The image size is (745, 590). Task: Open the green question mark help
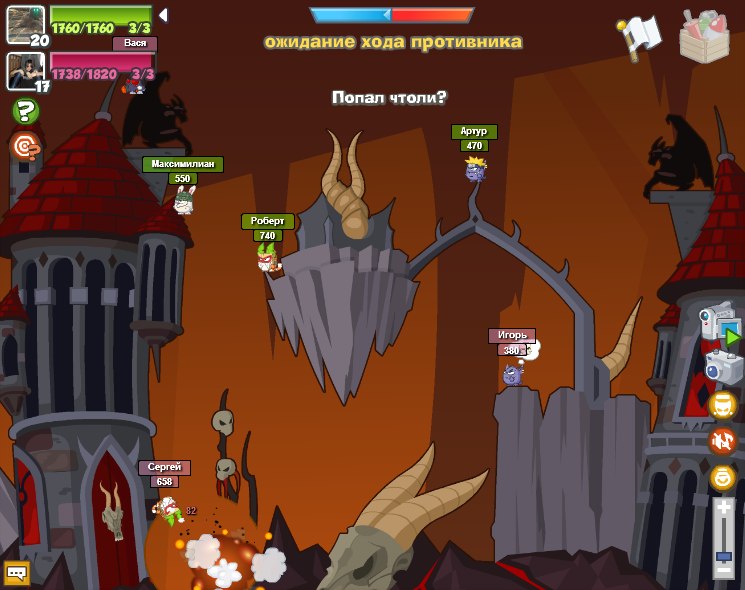click(25, 111)
